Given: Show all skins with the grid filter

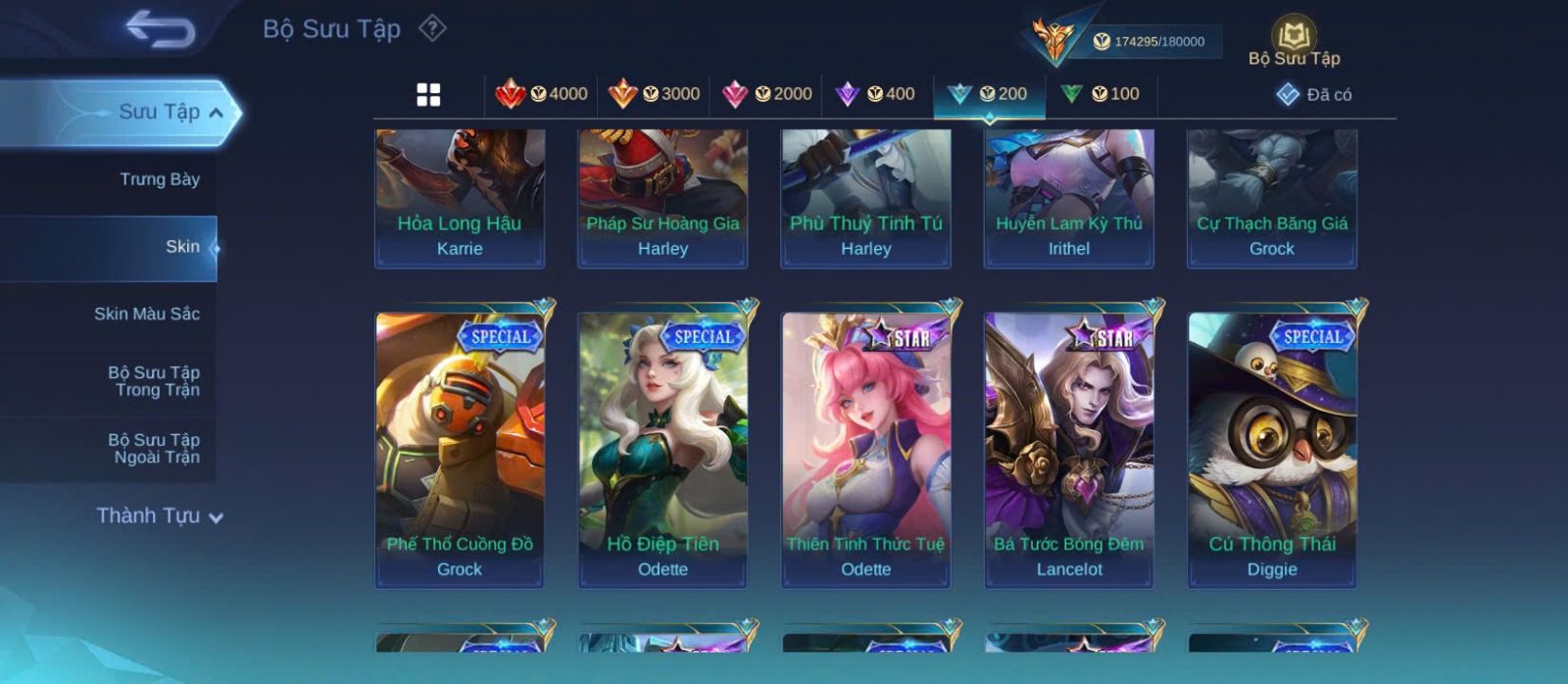Looking at the screenshot, I should pos(428,94).
